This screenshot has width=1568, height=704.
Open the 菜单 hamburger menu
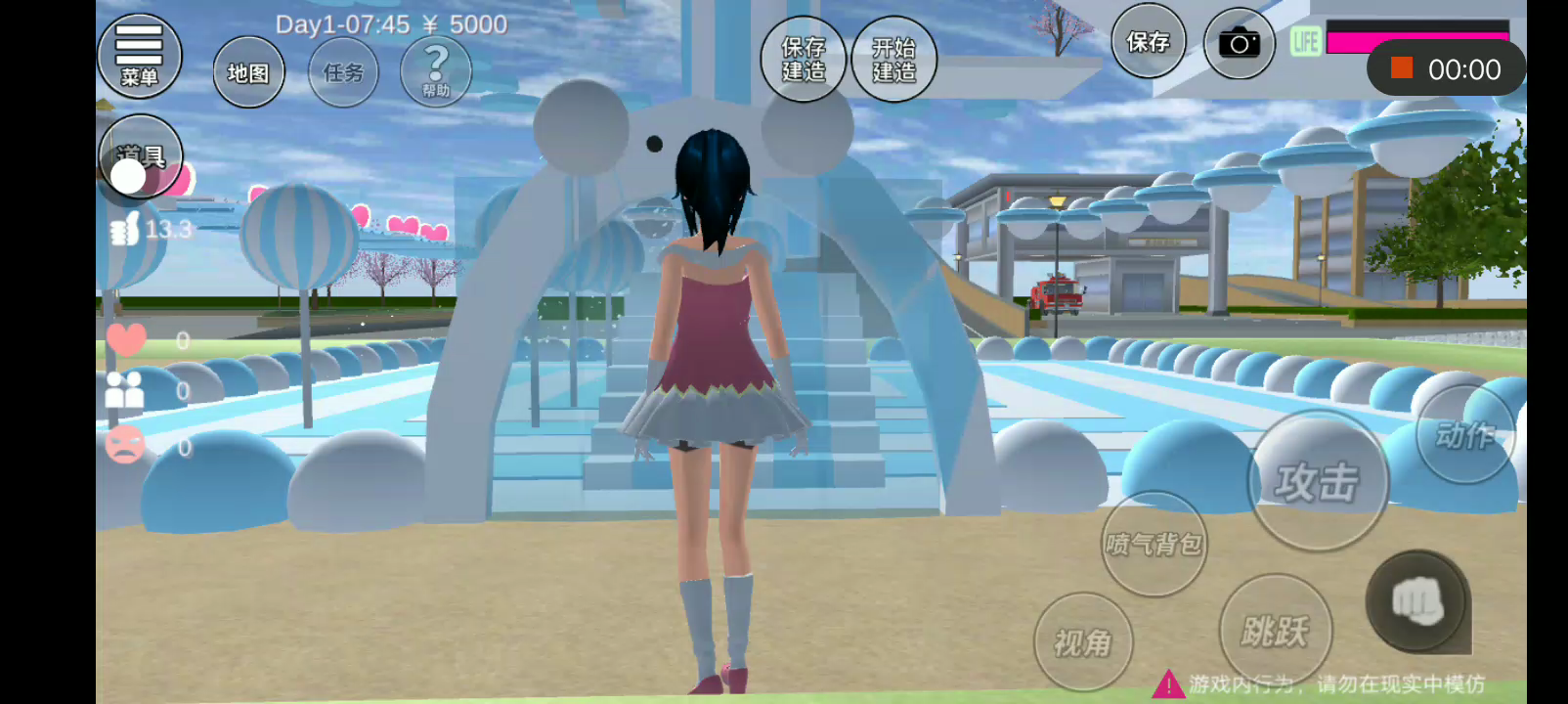[140, 56]
